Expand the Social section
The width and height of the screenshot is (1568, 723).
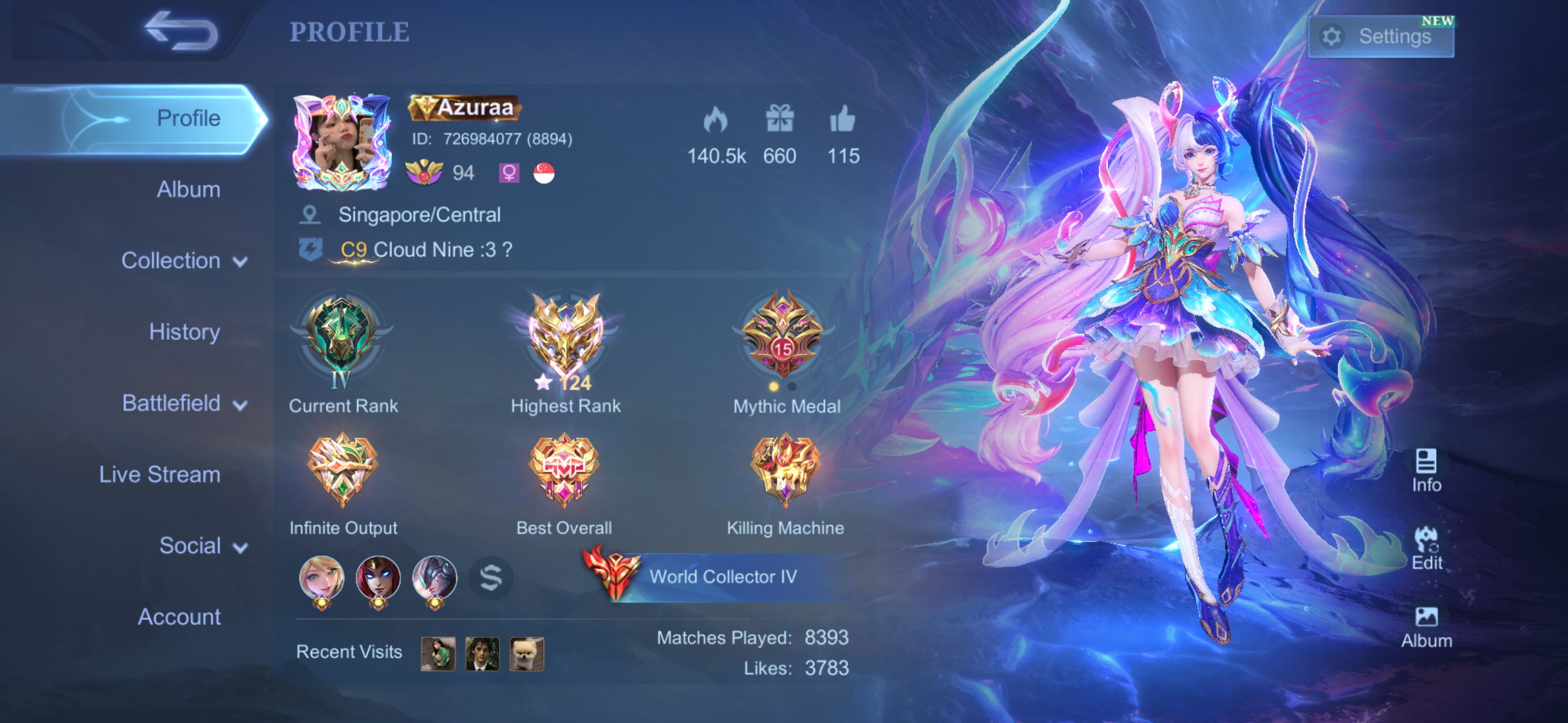[x=202, y=545]
